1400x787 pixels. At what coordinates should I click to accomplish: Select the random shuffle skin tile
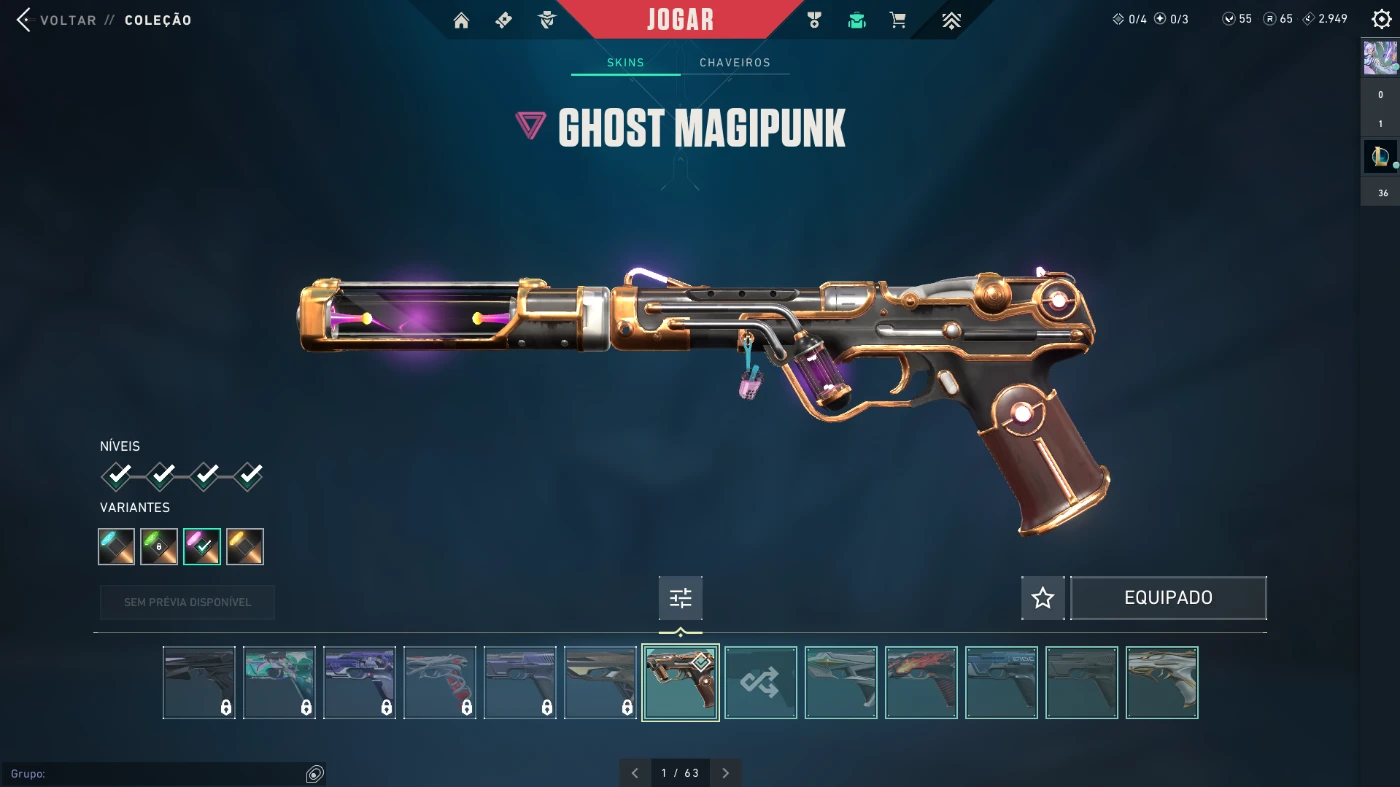pos(761,683)
